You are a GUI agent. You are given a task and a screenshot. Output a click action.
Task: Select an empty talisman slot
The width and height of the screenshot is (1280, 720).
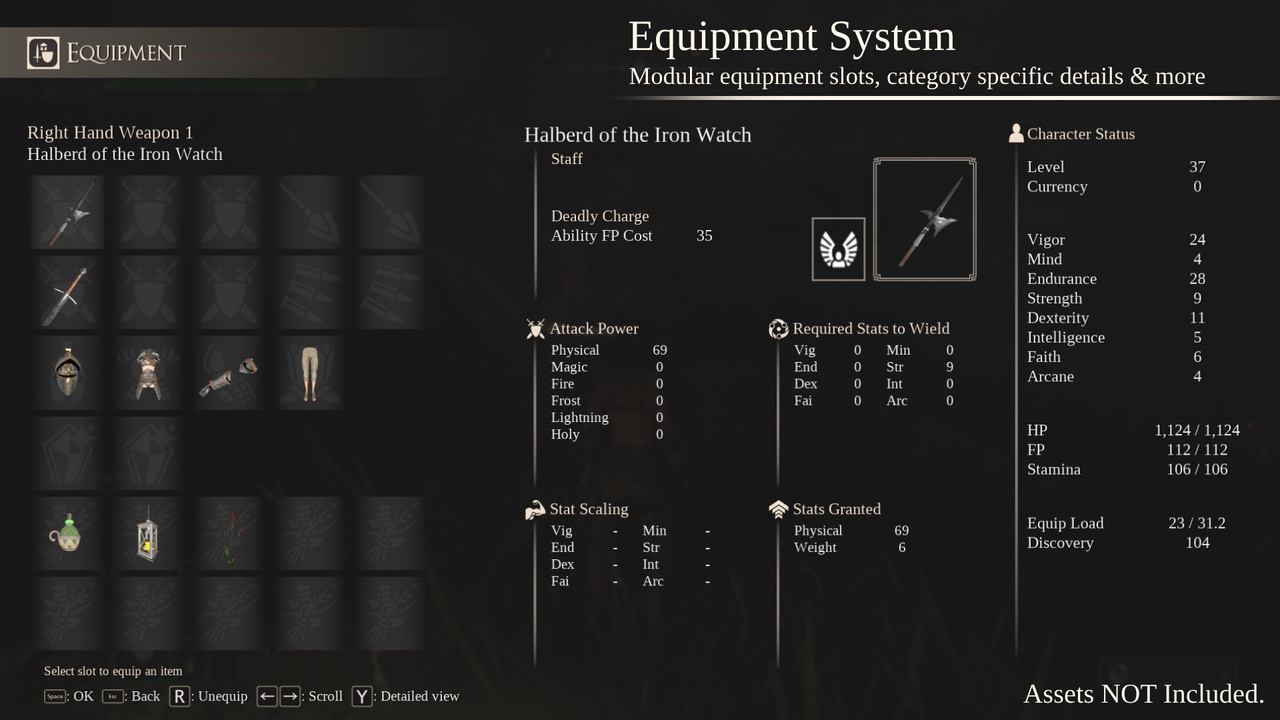pos(67,453)
